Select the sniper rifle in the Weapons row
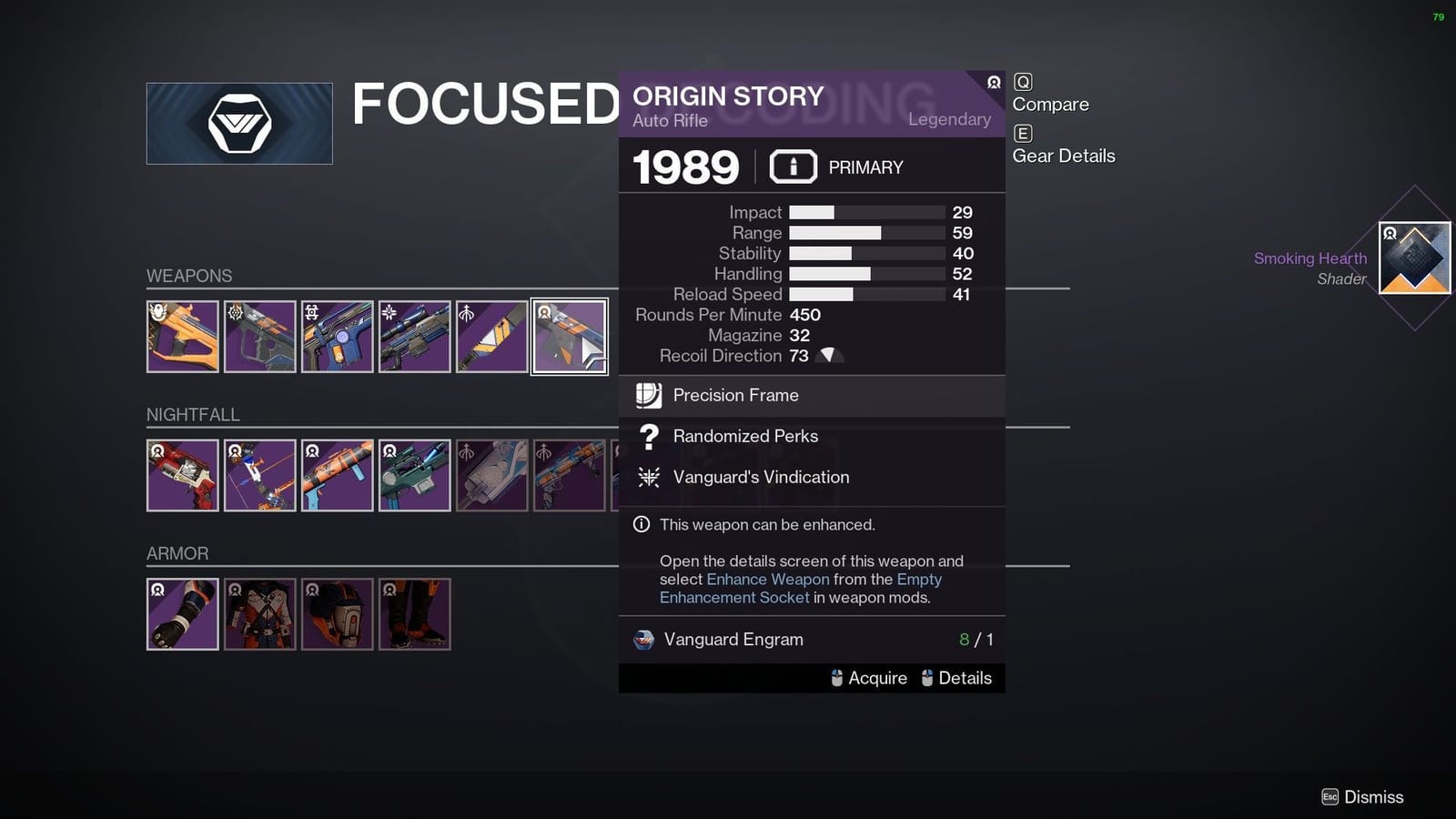The image size is (1456, 819). click(x=414, y=337)
